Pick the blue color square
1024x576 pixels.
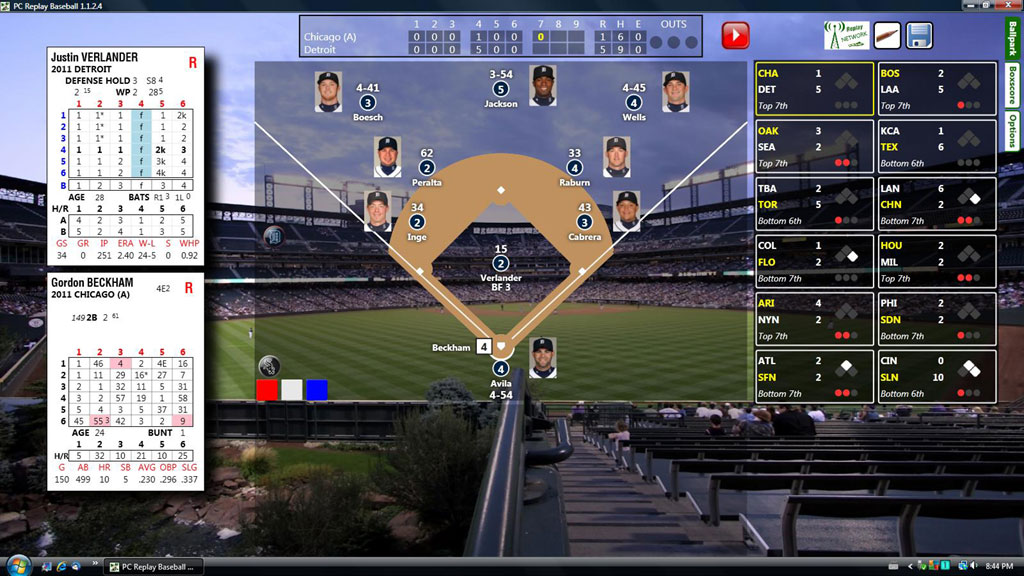point(317,390)
